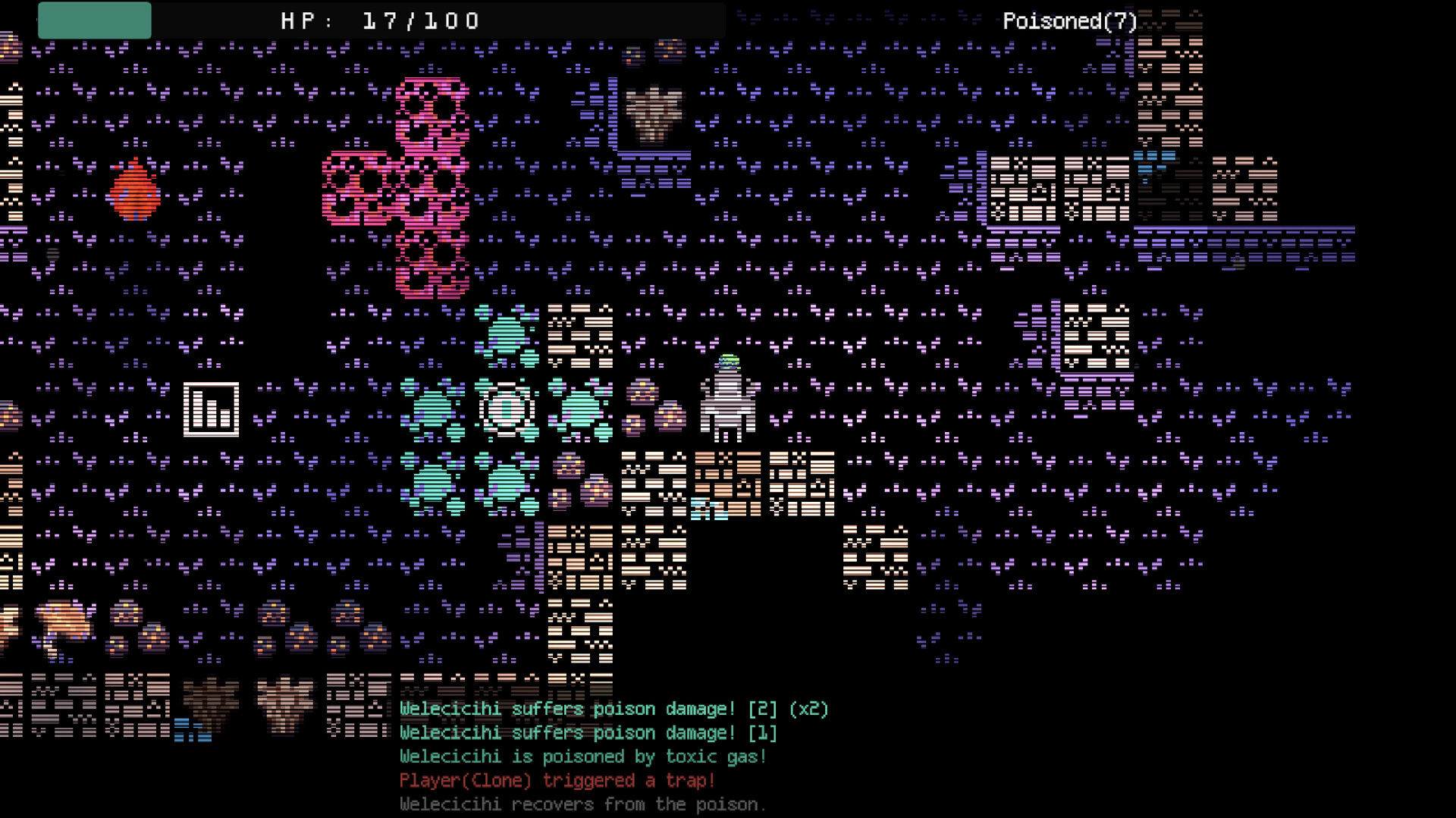Click the HP: 17/100 readout

tap(379, 20)
